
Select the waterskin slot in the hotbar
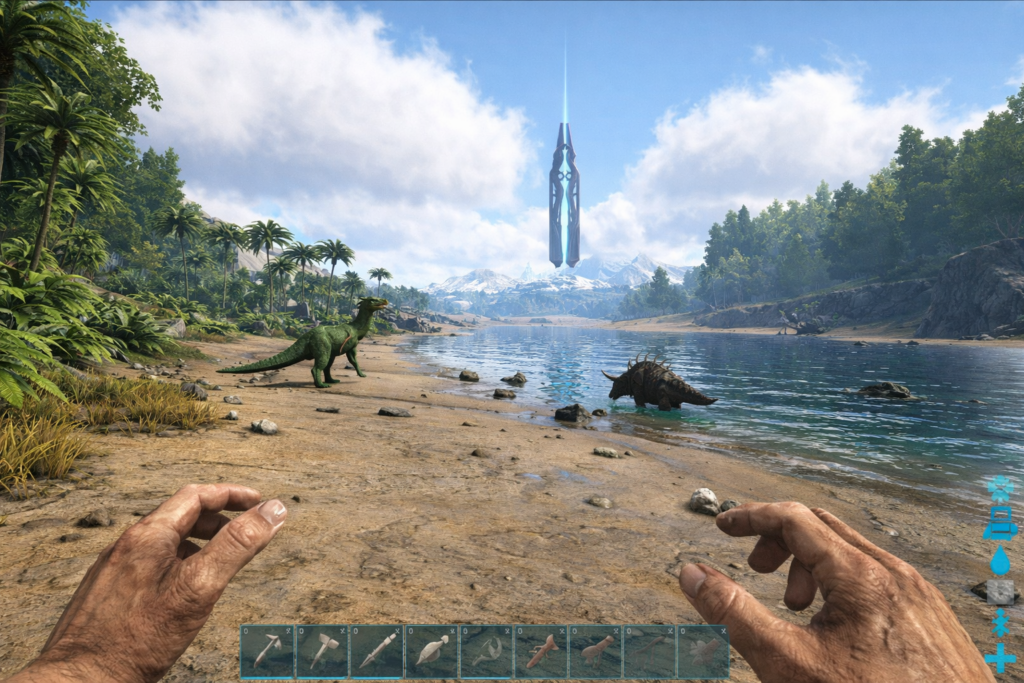pos(432,652)
